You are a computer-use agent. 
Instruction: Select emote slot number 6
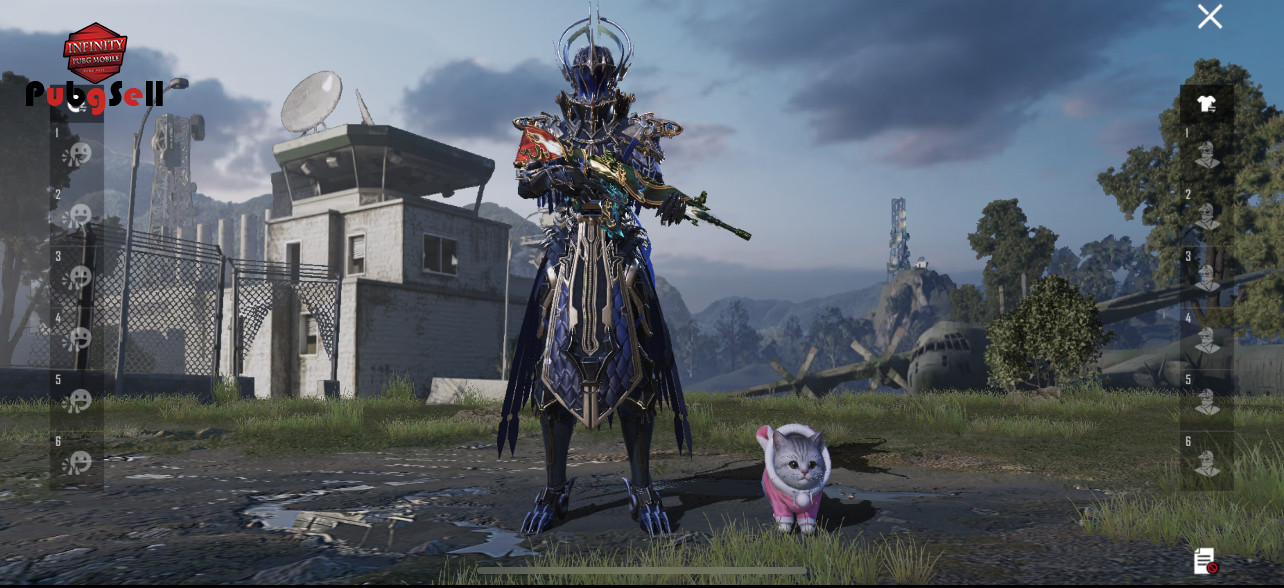point(78,463)
